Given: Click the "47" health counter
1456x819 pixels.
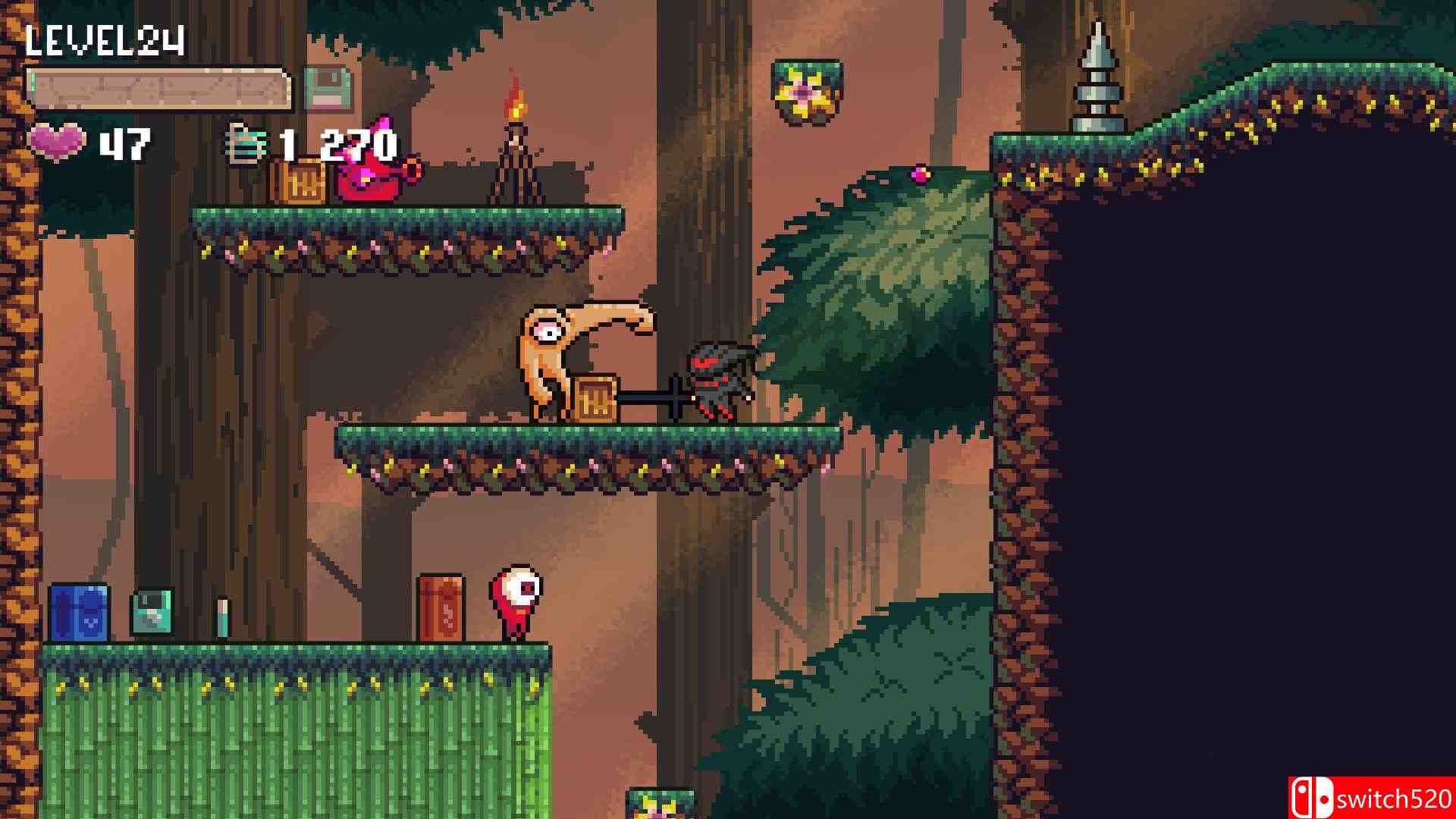Looking at the screenshot, I should click(126, 144).
